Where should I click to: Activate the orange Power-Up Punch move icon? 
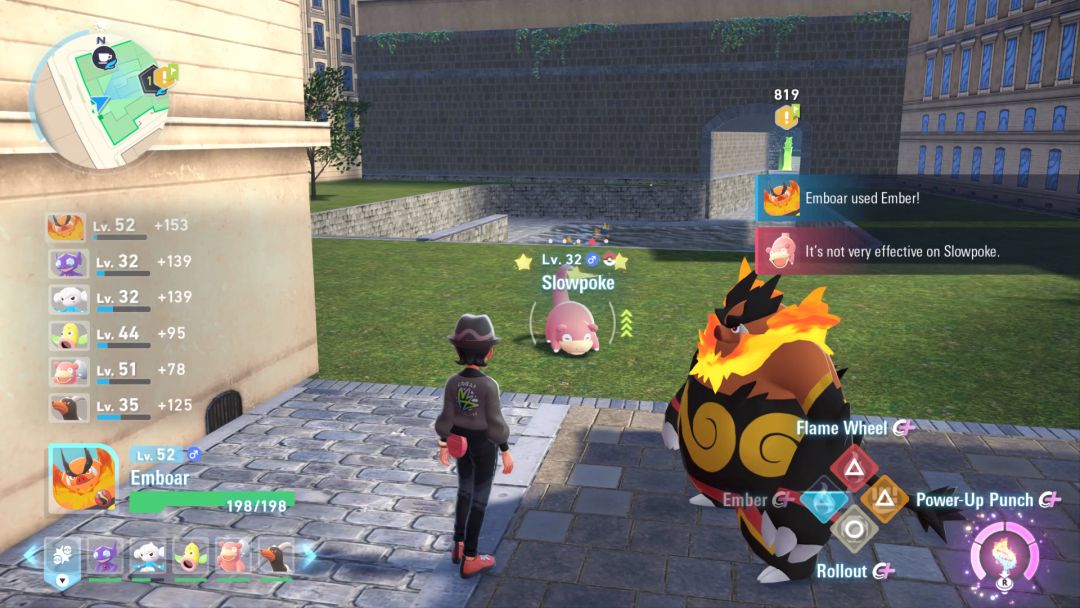(884, 498)
